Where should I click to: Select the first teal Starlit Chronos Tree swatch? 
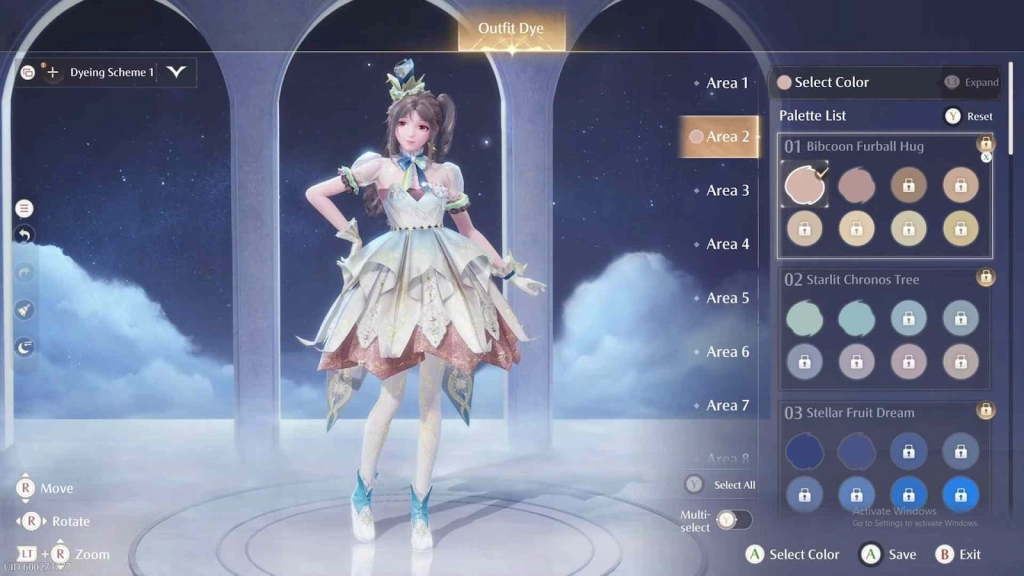tap(804, 318)
